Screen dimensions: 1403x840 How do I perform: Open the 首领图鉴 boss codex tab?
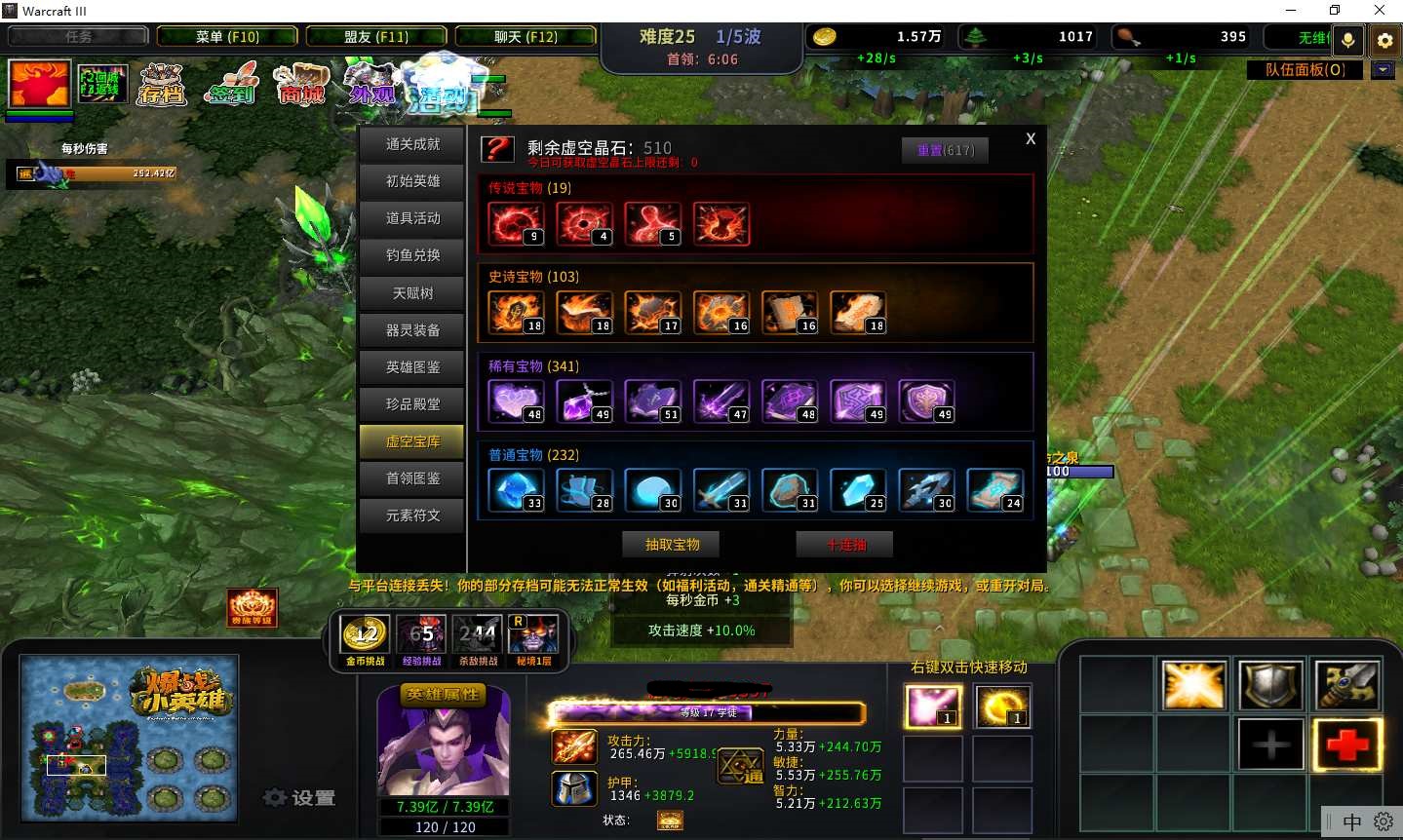(412, 478)
